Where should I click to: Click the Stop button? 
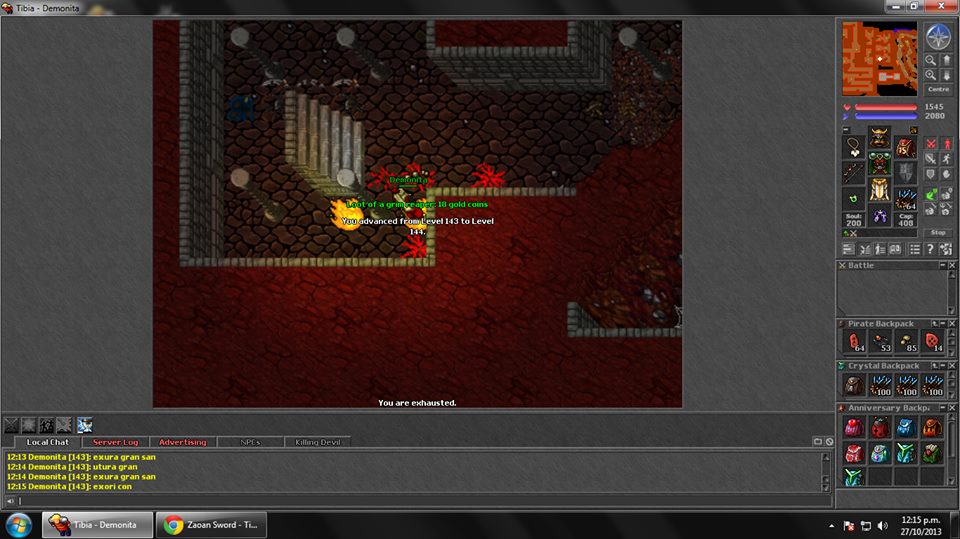pos(937,232)
